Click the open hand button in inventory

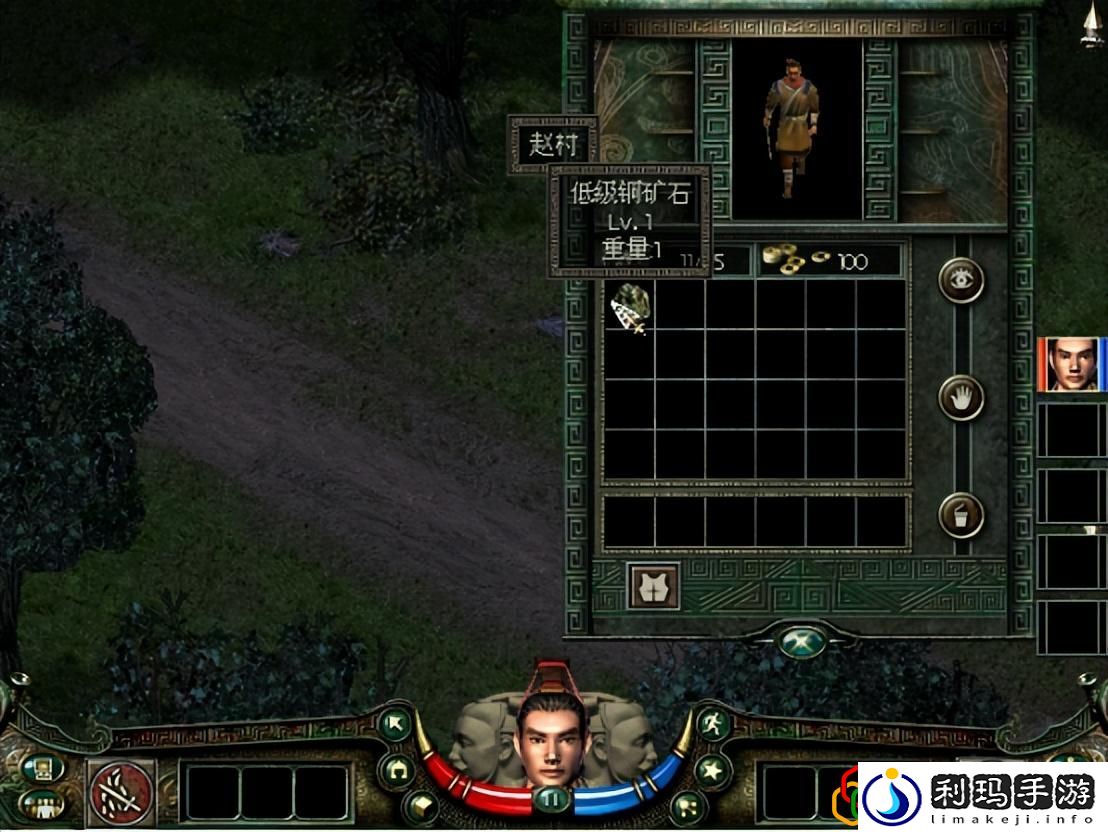click(961, 398)
